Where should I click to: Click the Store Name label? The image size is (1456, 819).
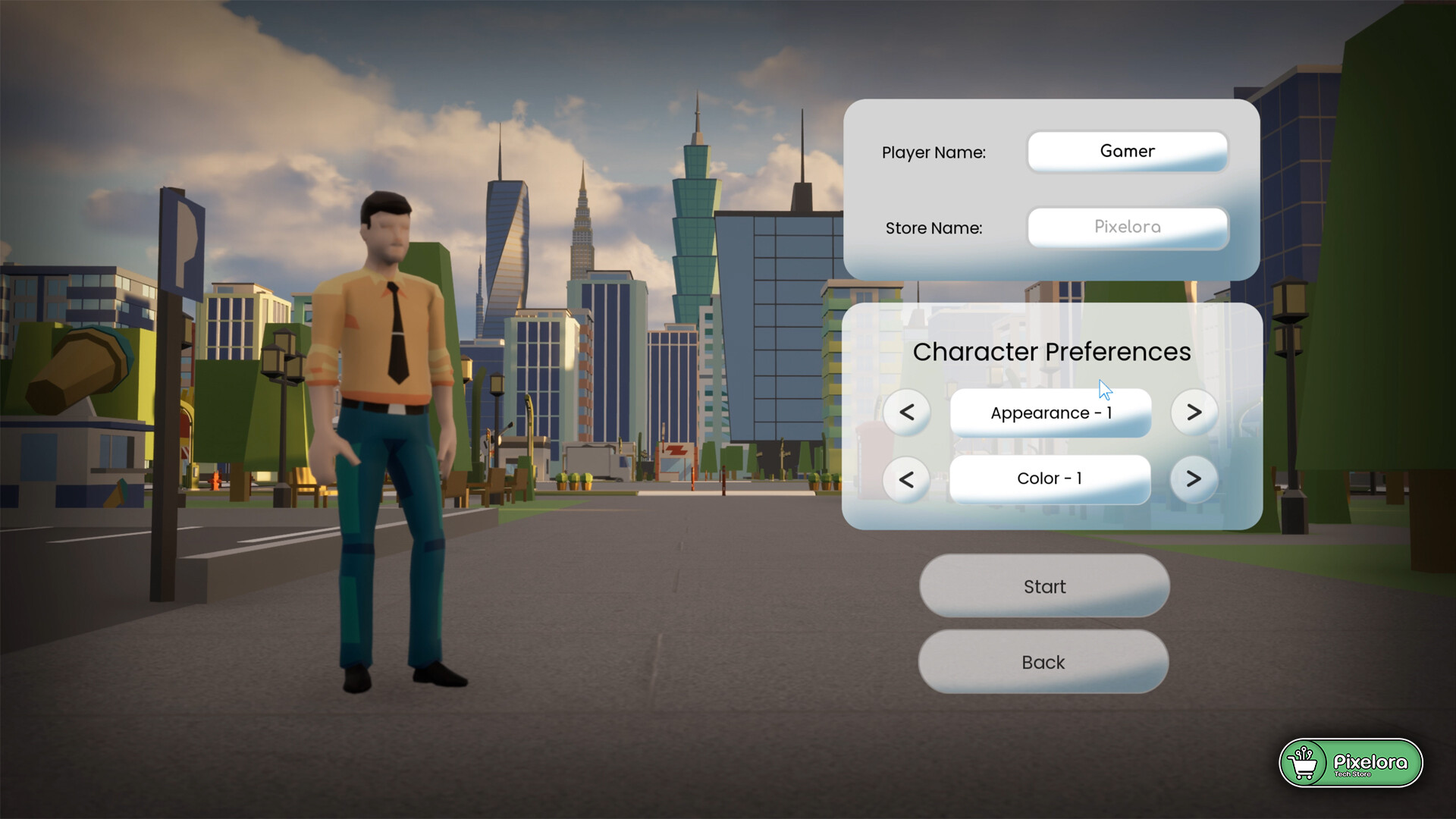[x=934, y=227]
